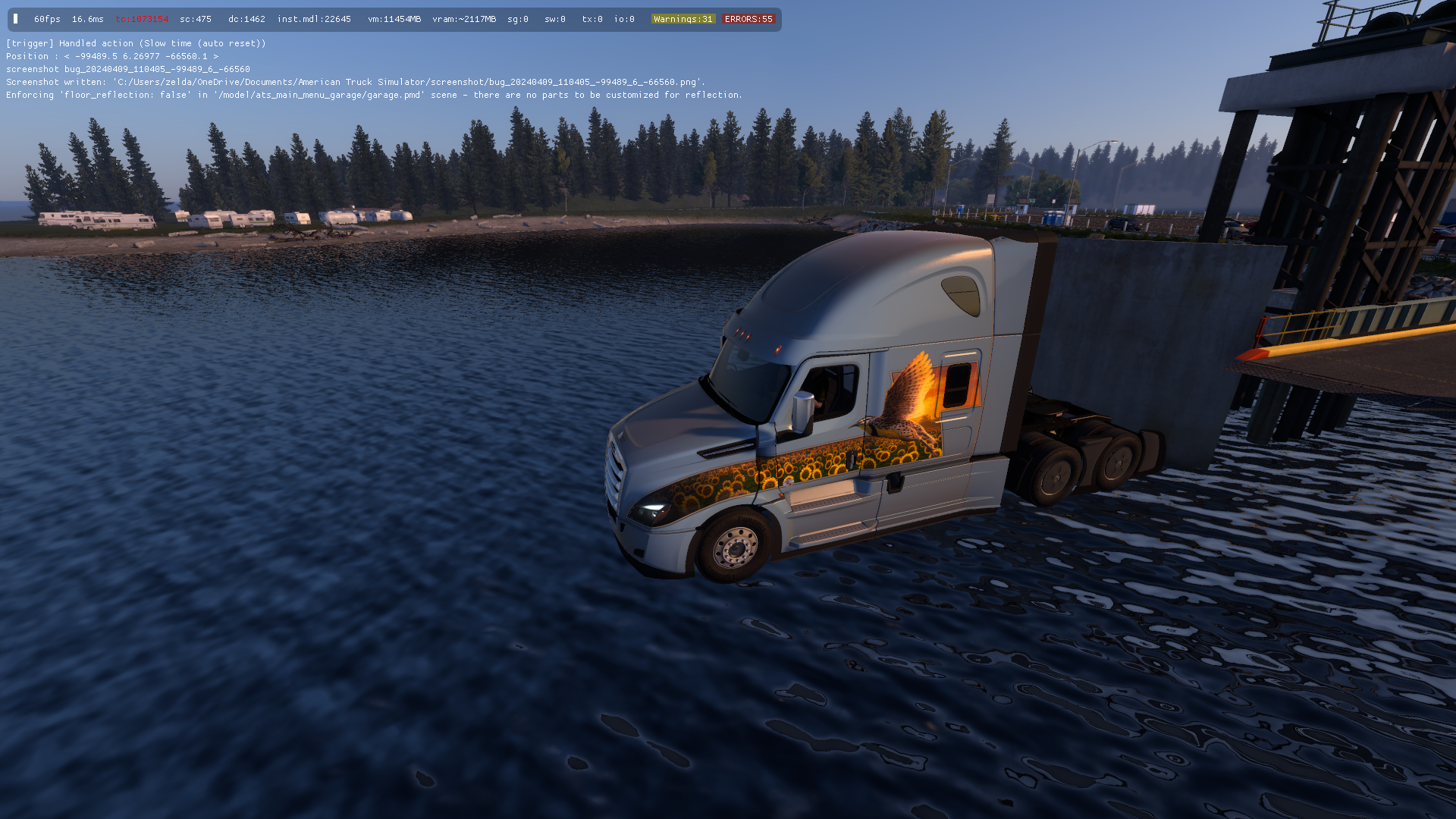Select the 60fps counter readout
The image size is (1456, 819).
pos(47,19)
